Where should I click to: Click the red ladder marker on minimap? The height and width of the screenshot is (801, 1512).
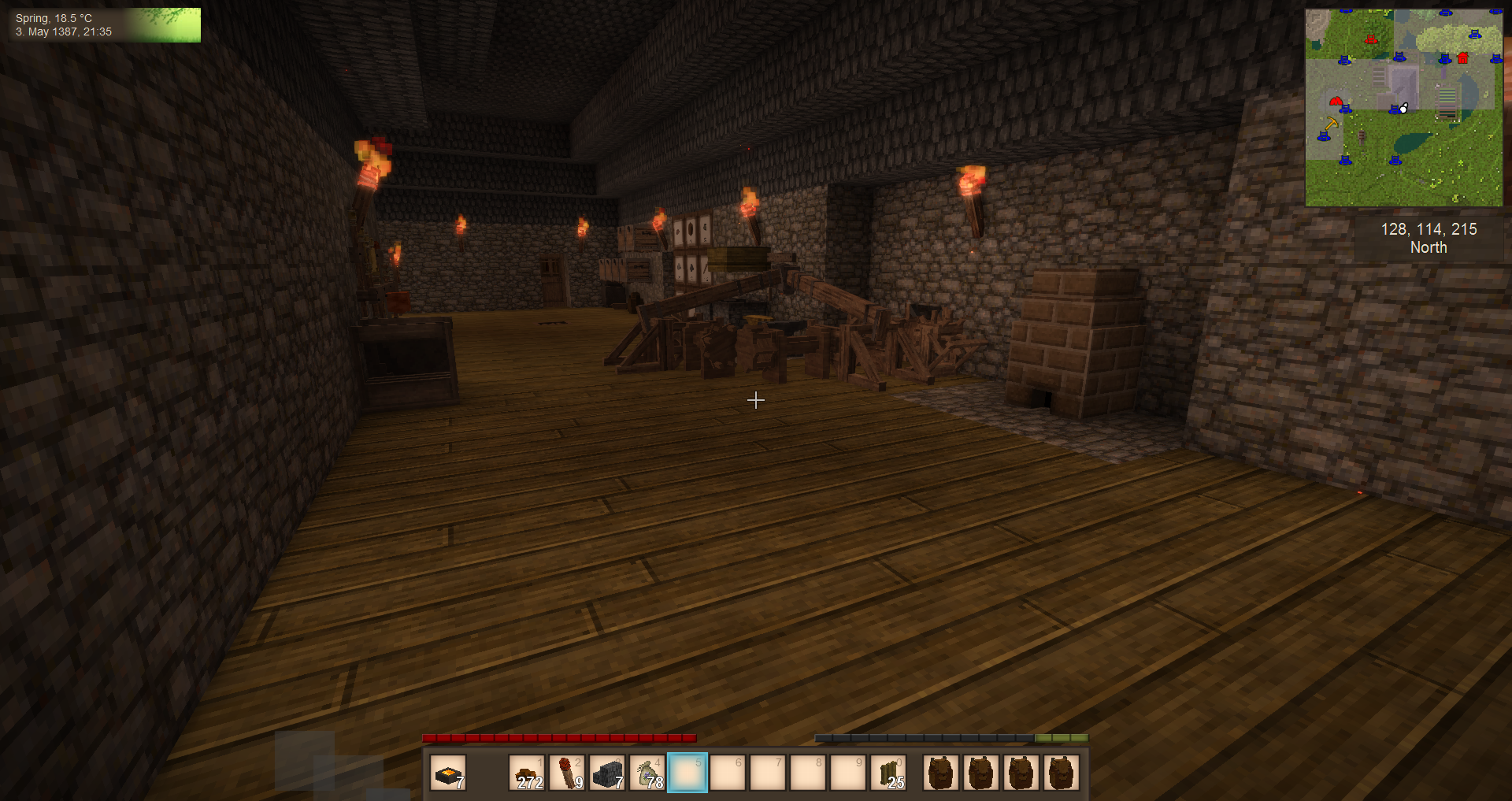[x=1370, y=39]
